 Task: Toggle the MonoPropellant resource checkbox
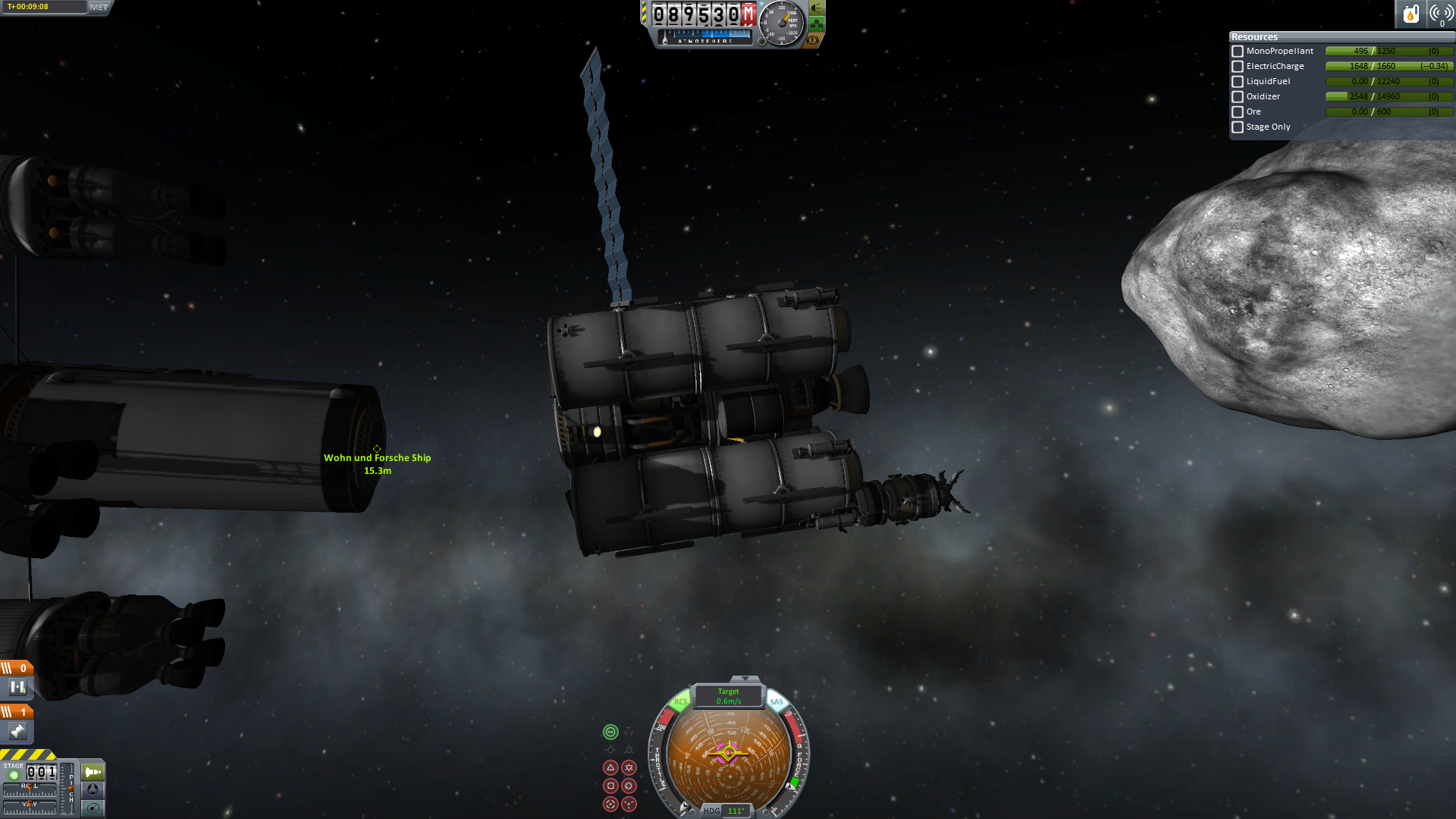point(1238,52)
